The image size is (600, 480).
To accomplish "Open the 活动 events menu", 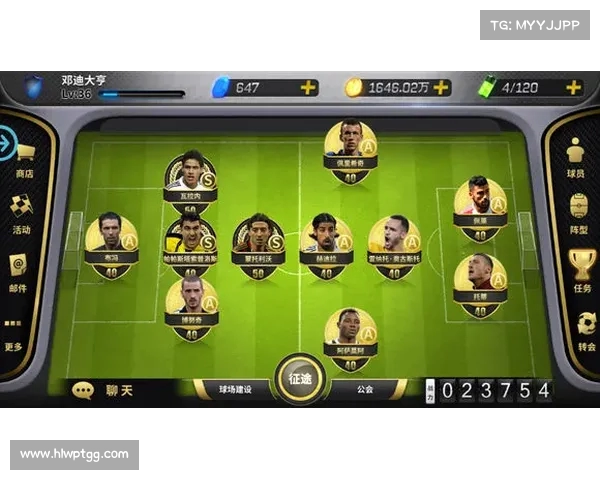I will tap(22, 213).
